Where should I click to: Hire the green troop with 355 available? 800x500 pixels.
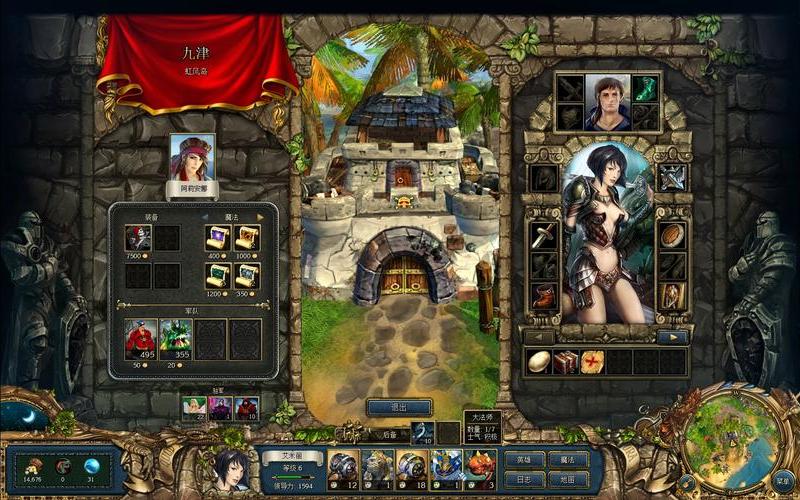(x=176, y=339)
